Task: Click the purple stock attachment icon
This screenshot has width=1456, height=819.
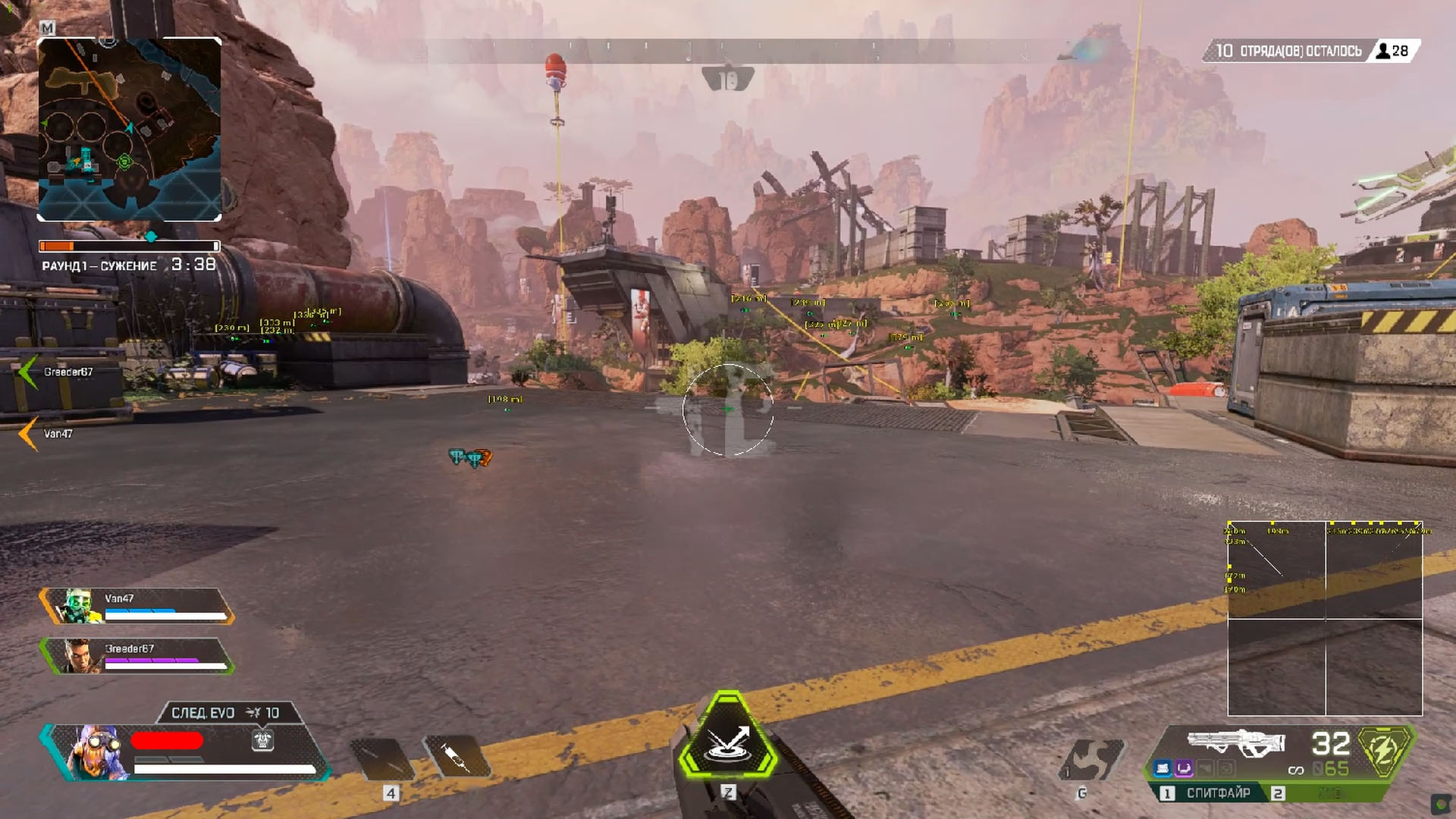Action: 1184,769
